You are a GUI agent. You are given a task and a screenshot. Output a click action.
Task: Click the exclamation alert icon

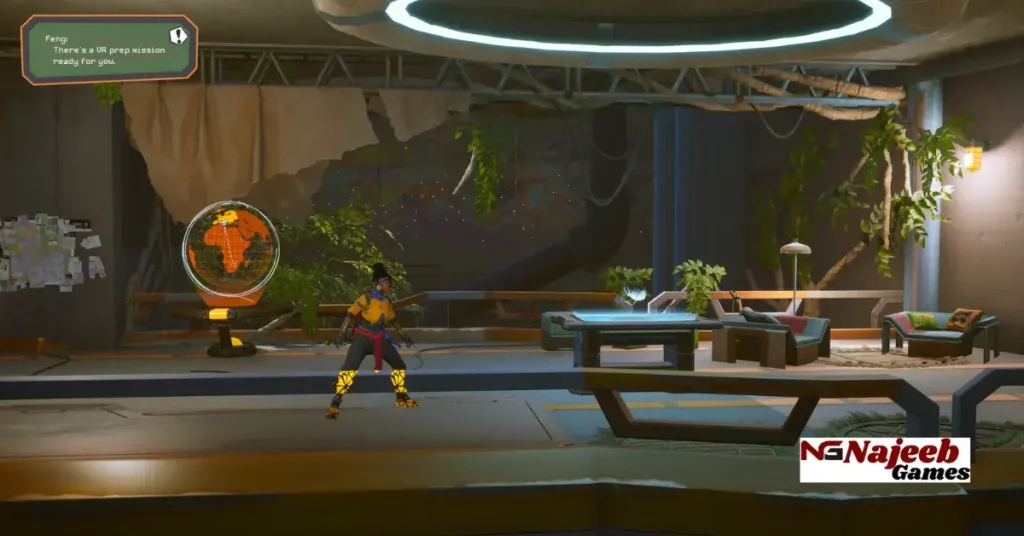tap(178, 36)
